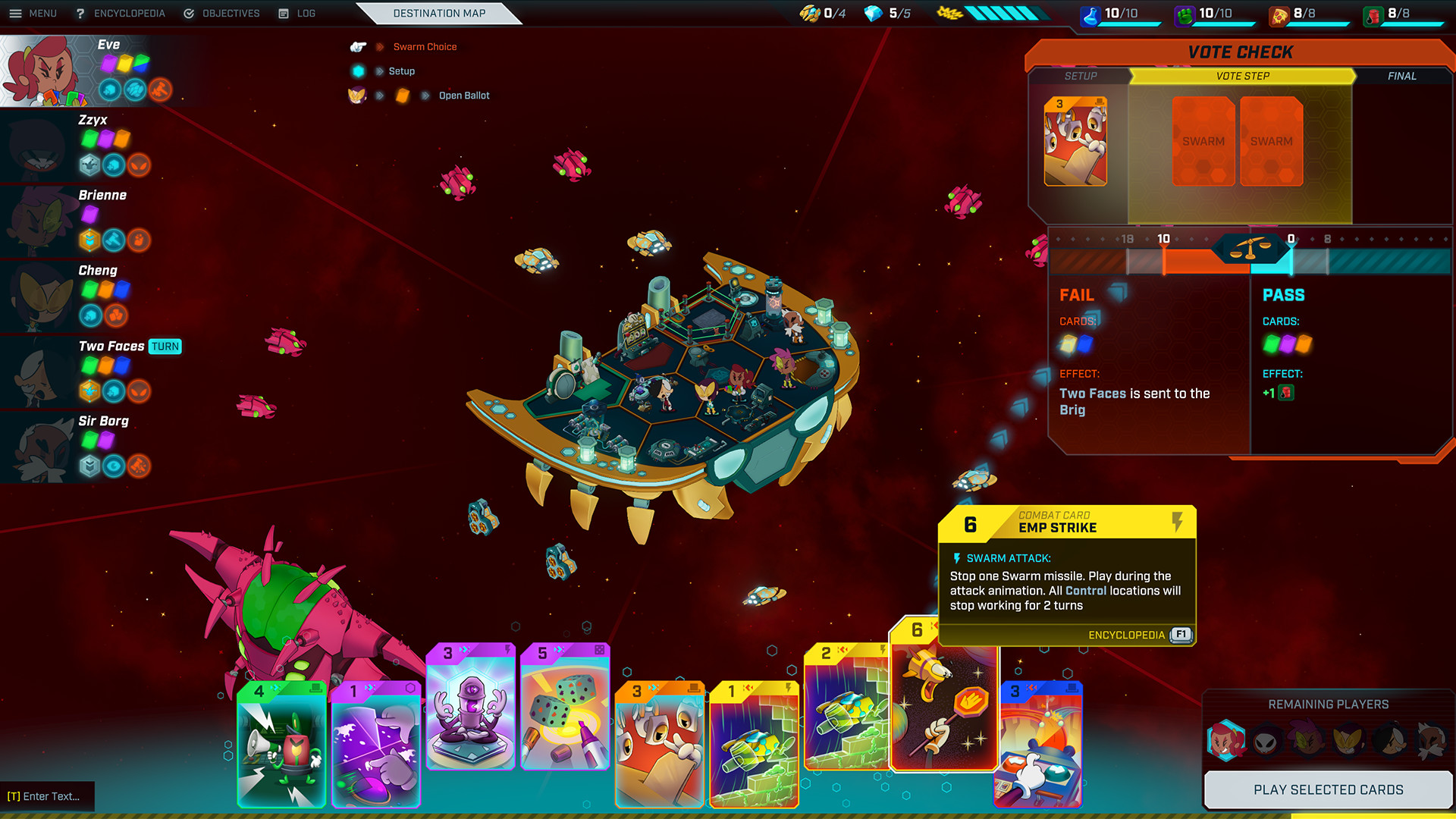The height and width of the screenshot is (819, 1456).
Task: Click Brienne's gavel icon
Action: [113, 240]
